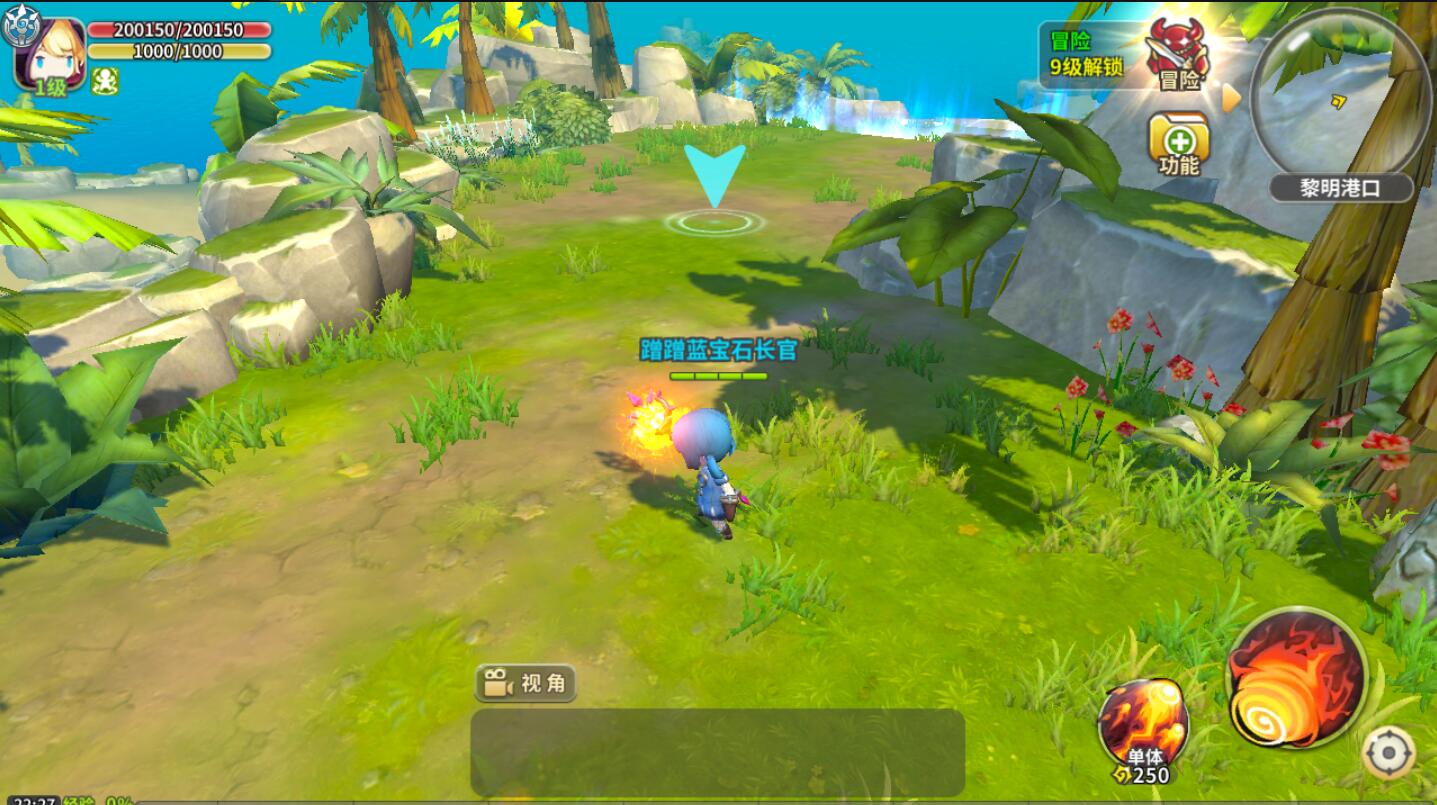Use the large fire swirl attack
1437x805 pixels.
[1297, 678]
